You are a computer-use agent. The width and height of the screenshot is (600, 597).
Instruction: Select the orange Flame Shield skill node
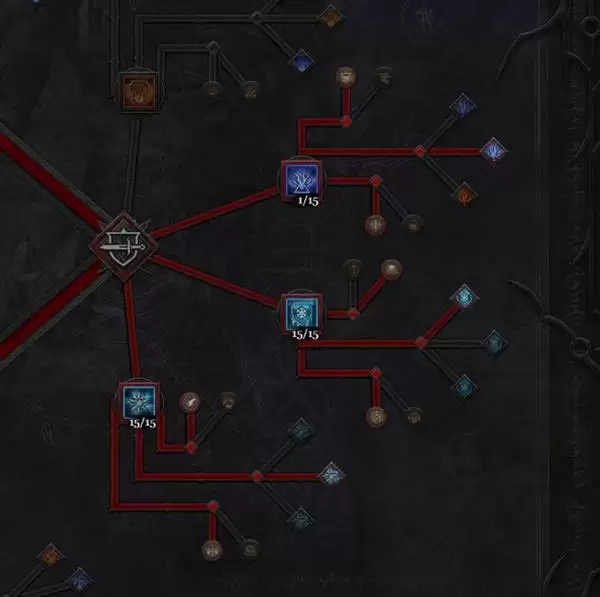point(137,88)
